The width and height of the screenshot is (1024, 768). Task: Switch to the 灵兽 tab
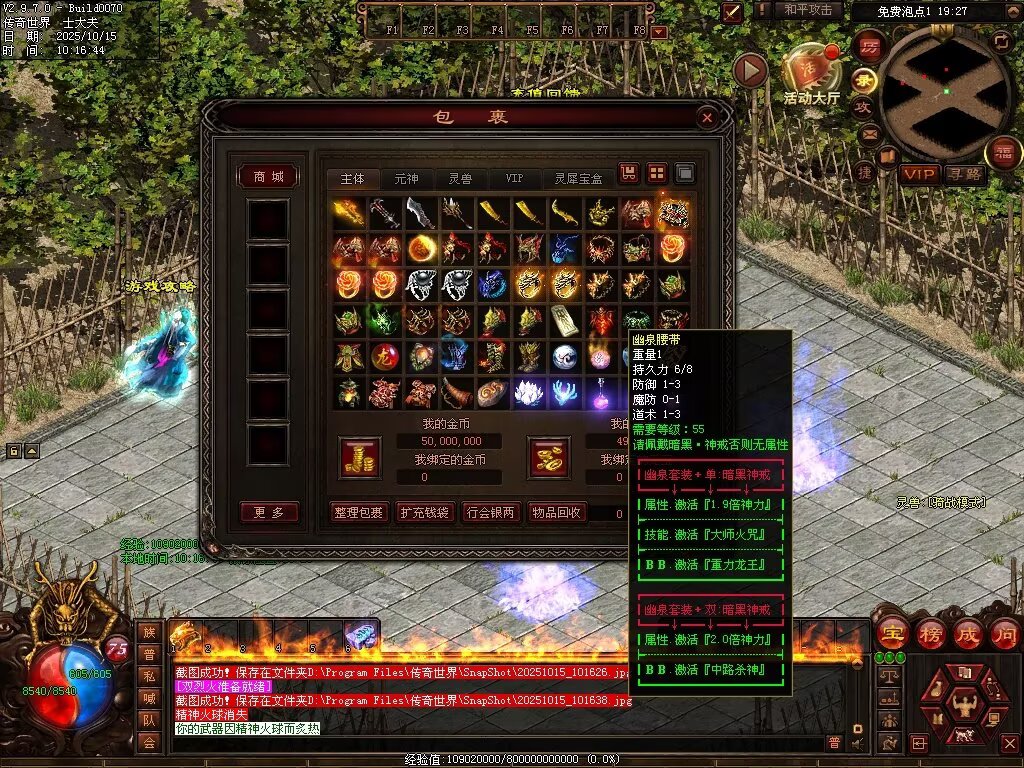point(460,179)
